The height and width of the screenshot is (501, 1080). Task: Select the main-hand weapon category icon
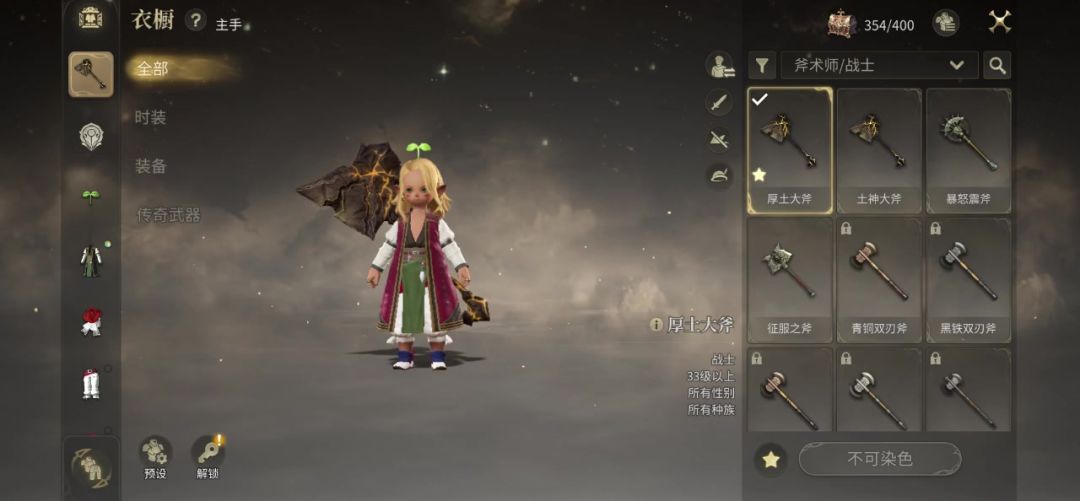91,74
